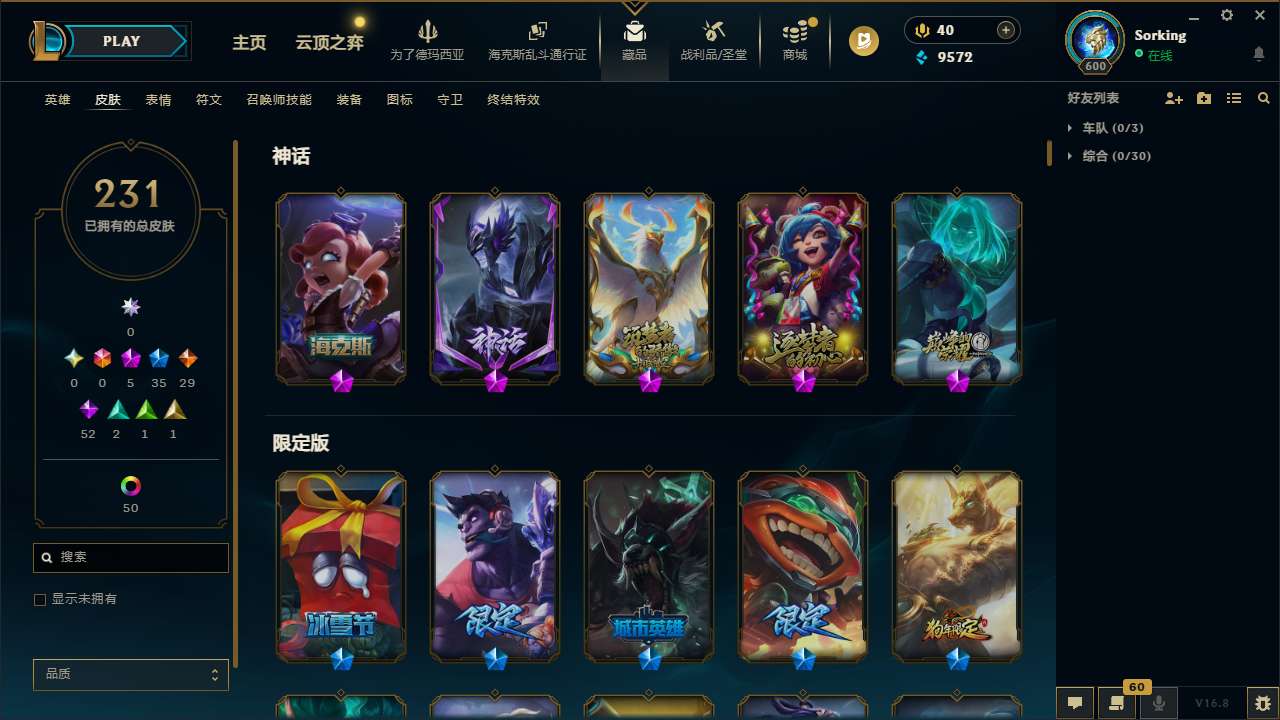Click inside the 搜索 search field
1280x720 pixels.
click(130, 557)
